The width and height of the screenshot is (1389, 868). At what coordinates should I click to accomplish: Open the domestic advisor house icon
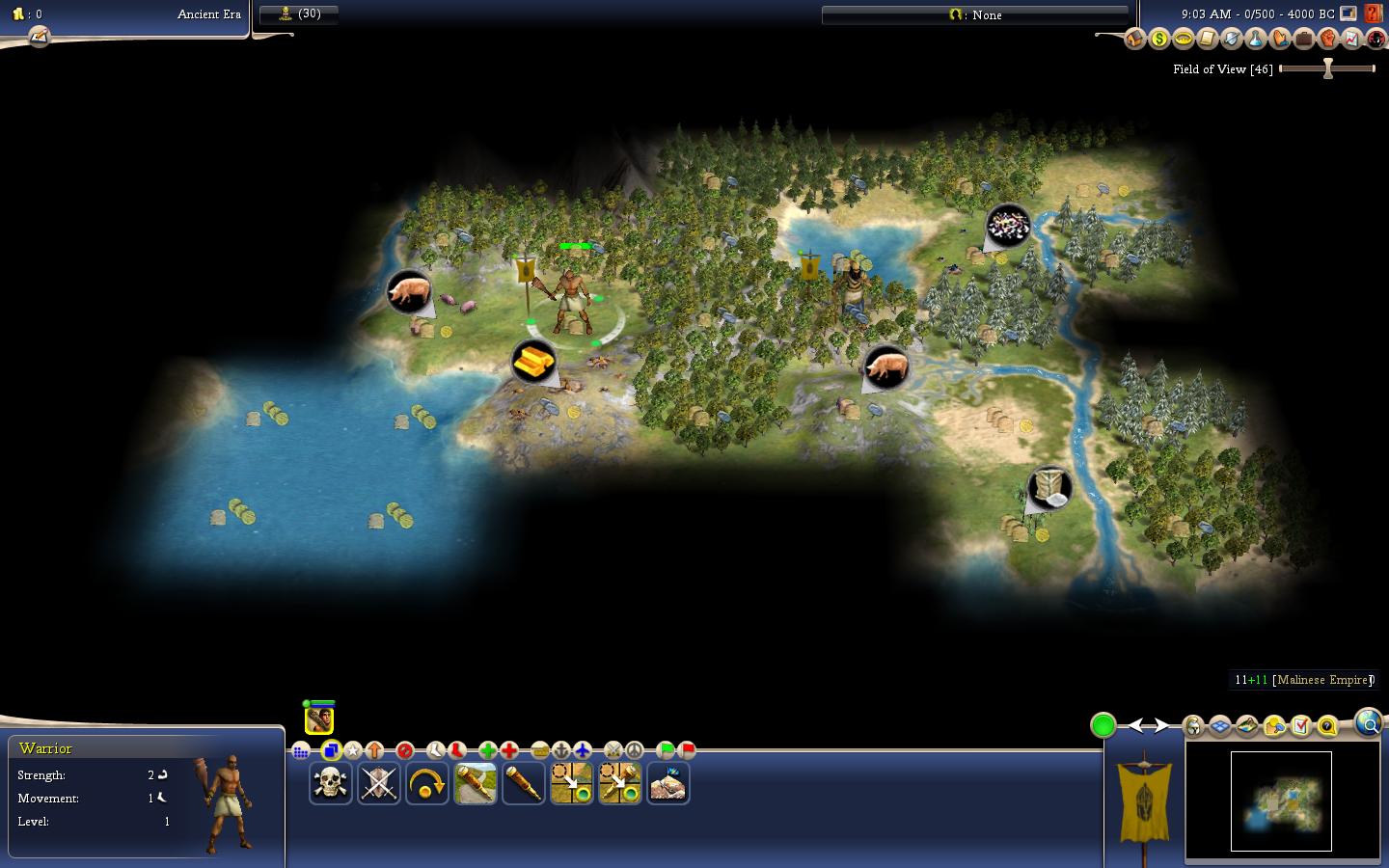[1134, 40]
